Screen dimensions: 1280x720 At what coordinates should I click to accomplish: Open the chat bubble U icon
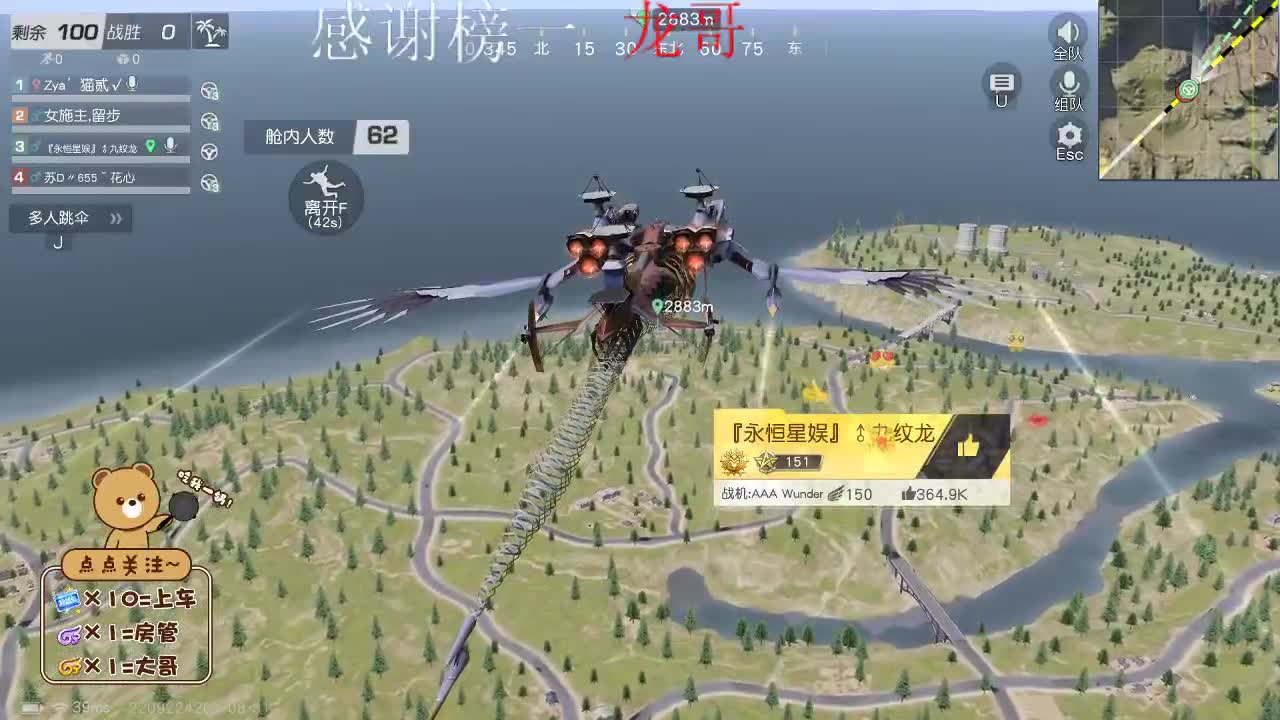pos(1000,86)
